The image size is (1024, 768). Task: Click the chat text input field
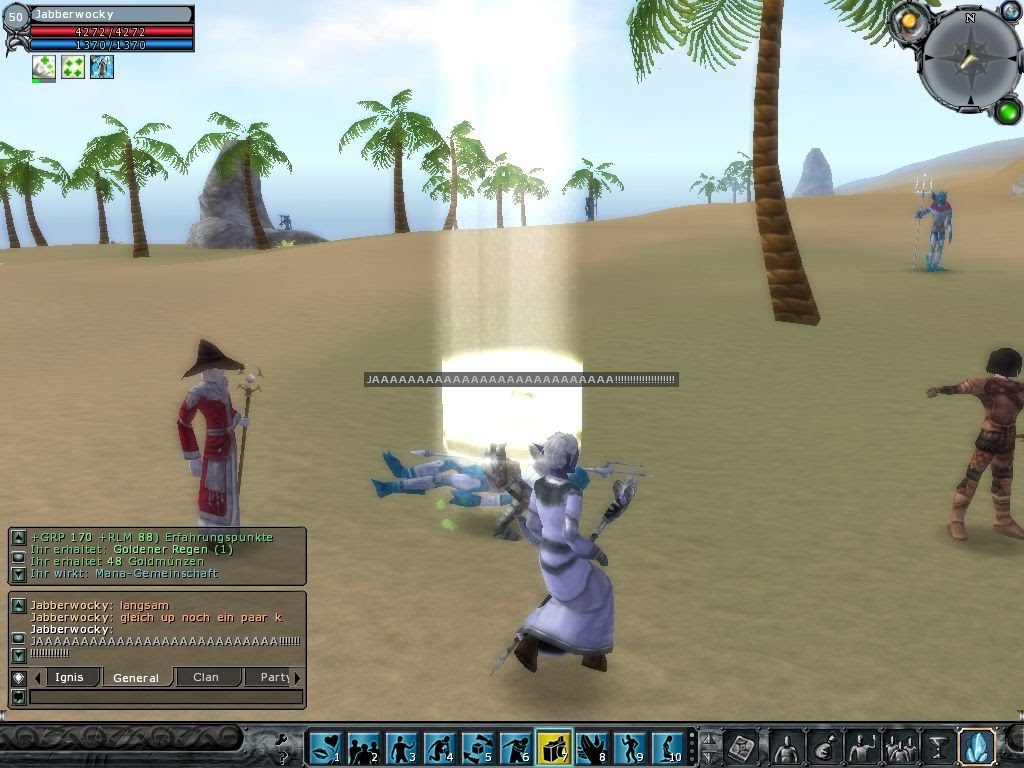pyautogui.click(x=165, y=697)
